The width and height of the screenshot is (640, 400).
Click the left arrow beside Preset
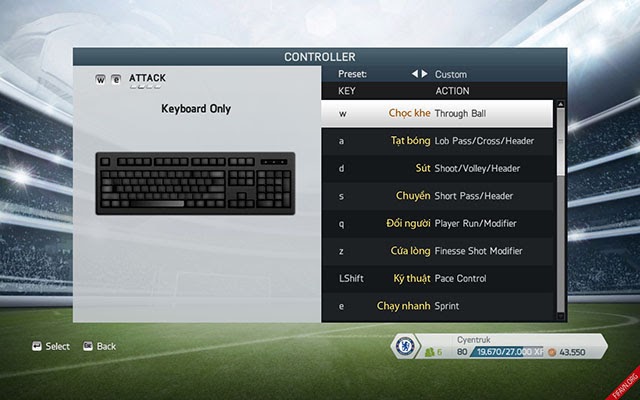coord(415,74)
